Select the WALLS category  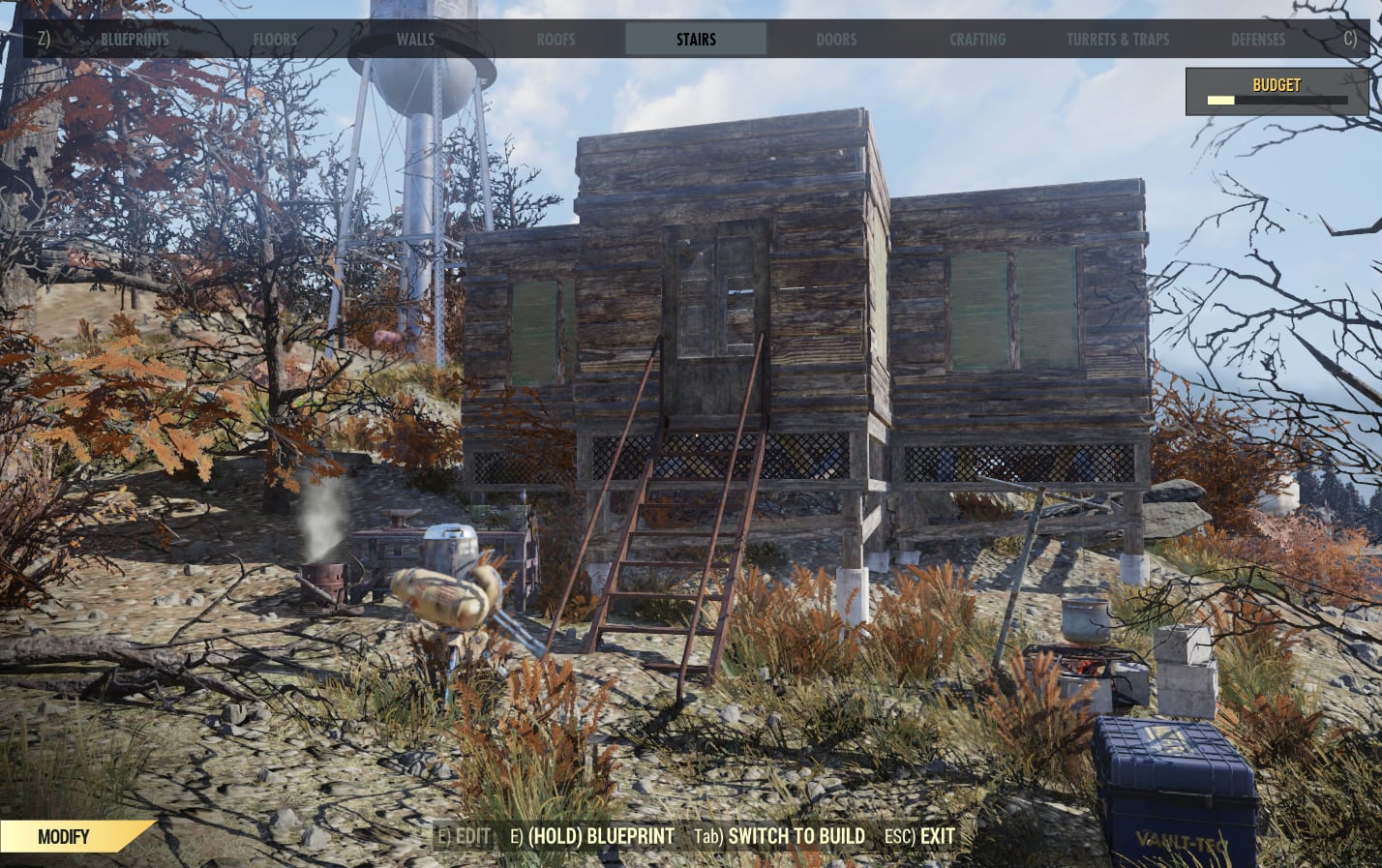pos(415,40)
